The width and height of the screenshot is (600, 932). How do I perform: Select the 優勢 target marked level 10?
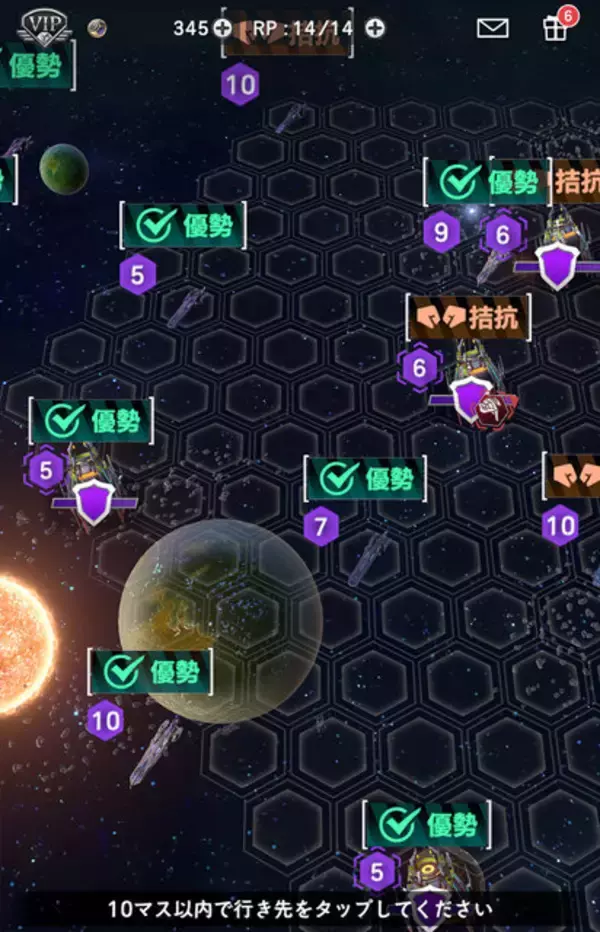coord(150,672)
